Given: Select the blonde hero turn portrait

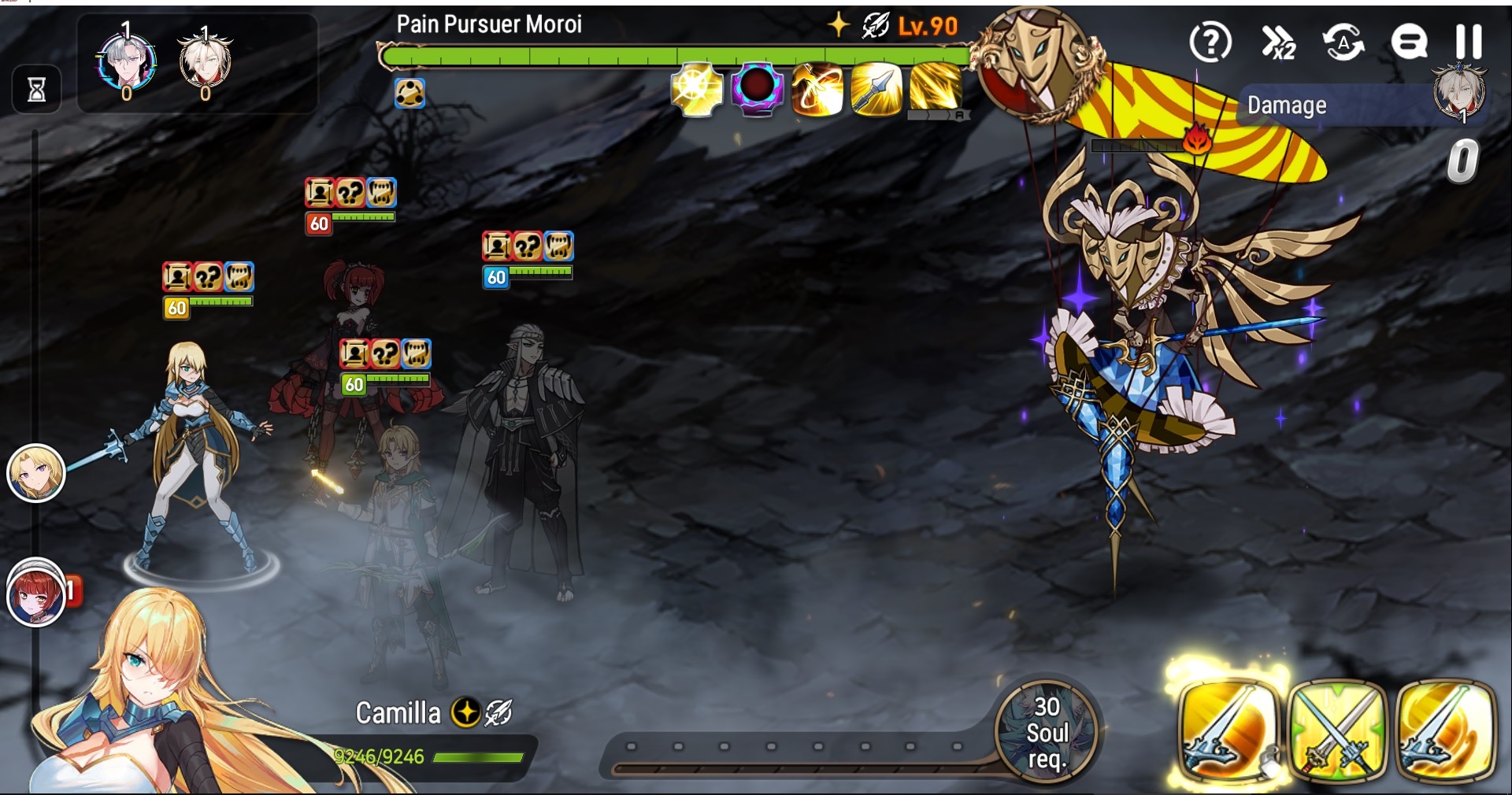Looking at the screenshot, I should 35,473.
